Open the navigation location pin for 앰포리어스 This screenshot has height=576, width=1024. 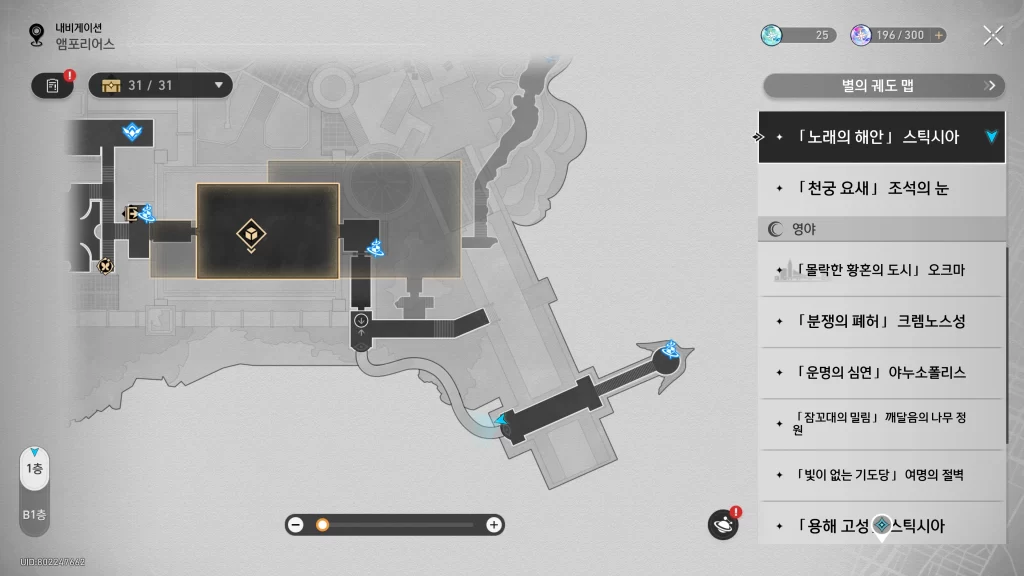click(37, 36)
